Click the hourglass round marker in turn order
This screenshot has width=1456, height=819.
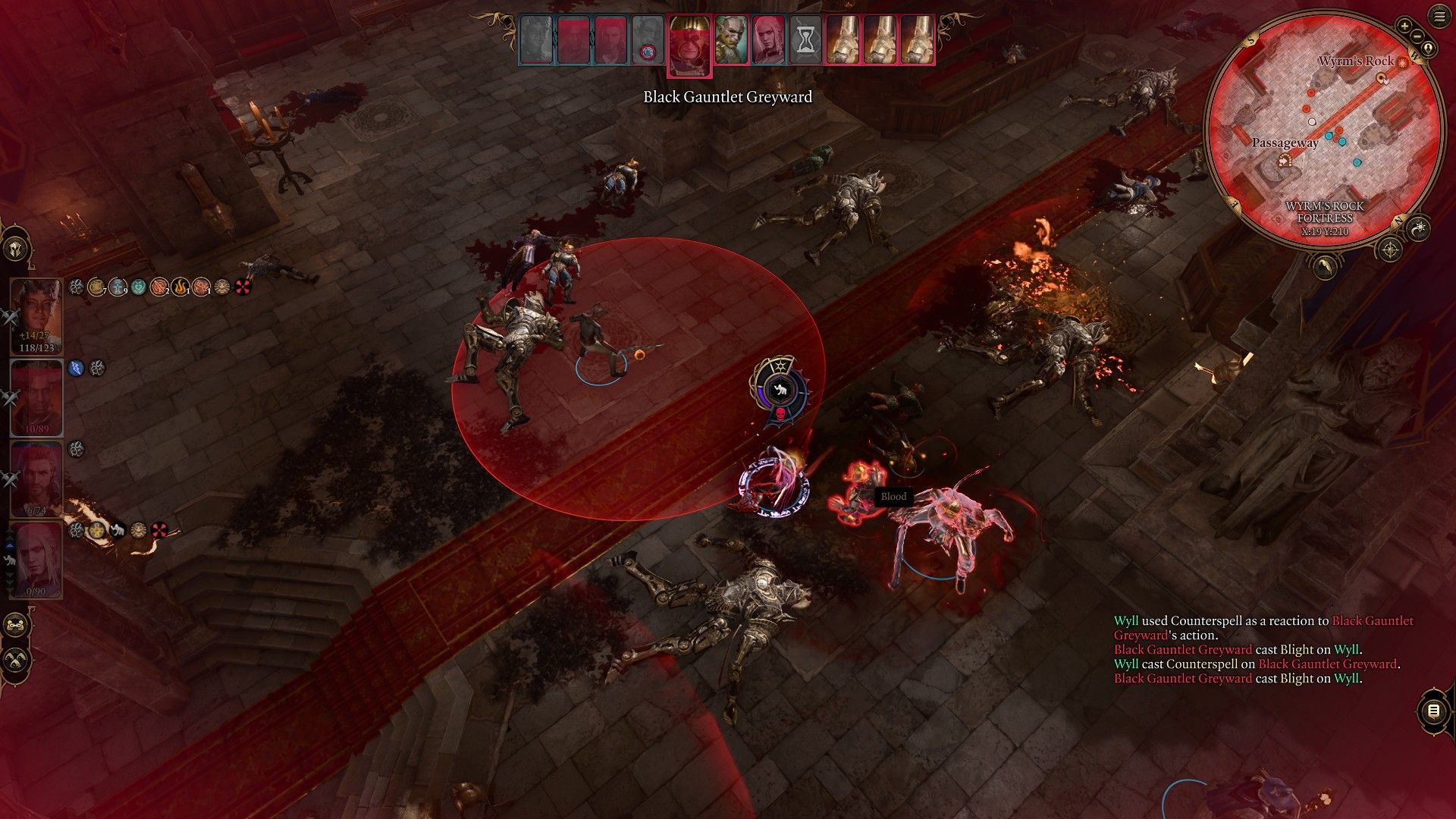point(805,40)
